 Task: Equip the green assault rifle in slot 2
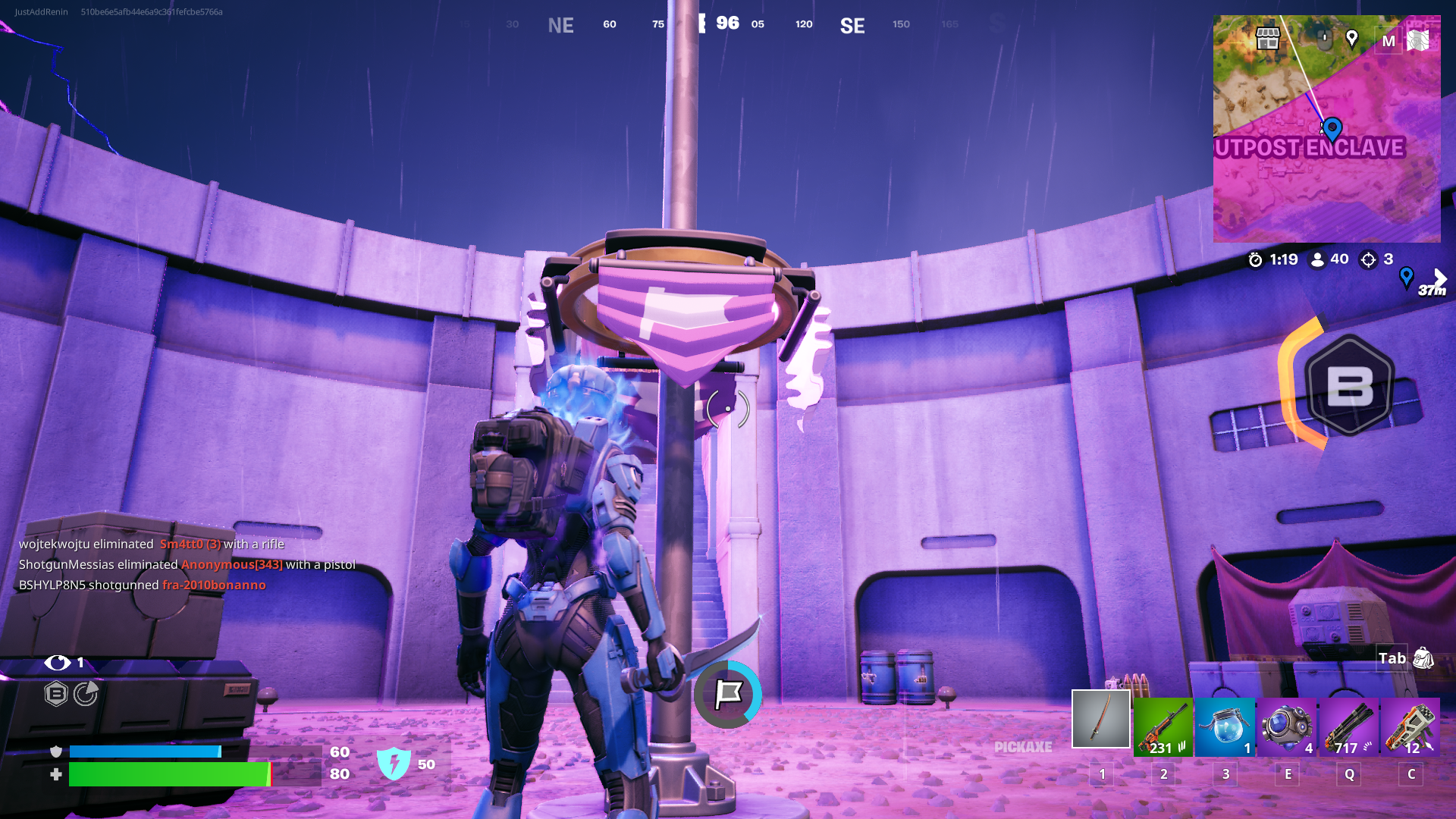pos(1163,724)
